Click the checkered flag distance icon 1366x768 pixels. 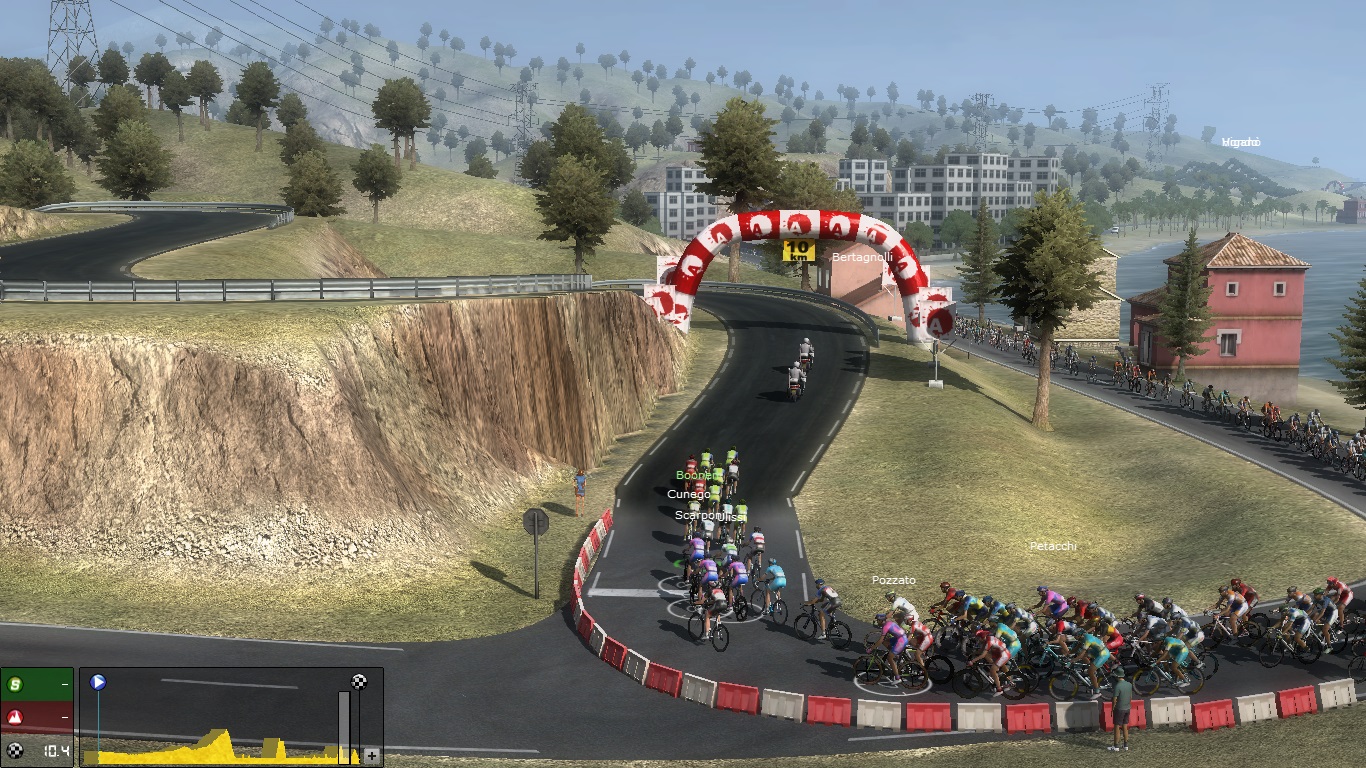15,750
